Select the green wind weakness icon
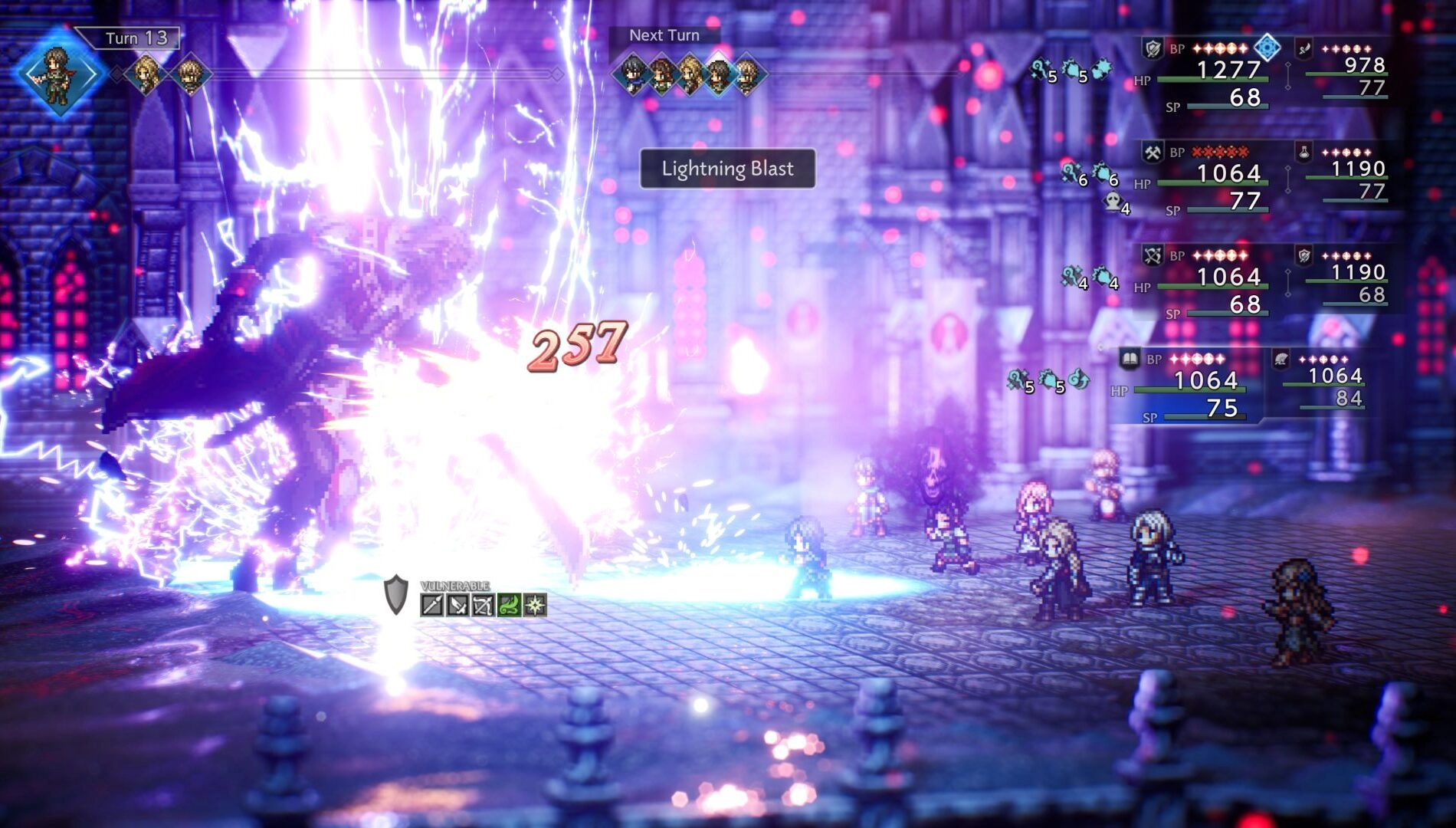 [x=509, y=606]
